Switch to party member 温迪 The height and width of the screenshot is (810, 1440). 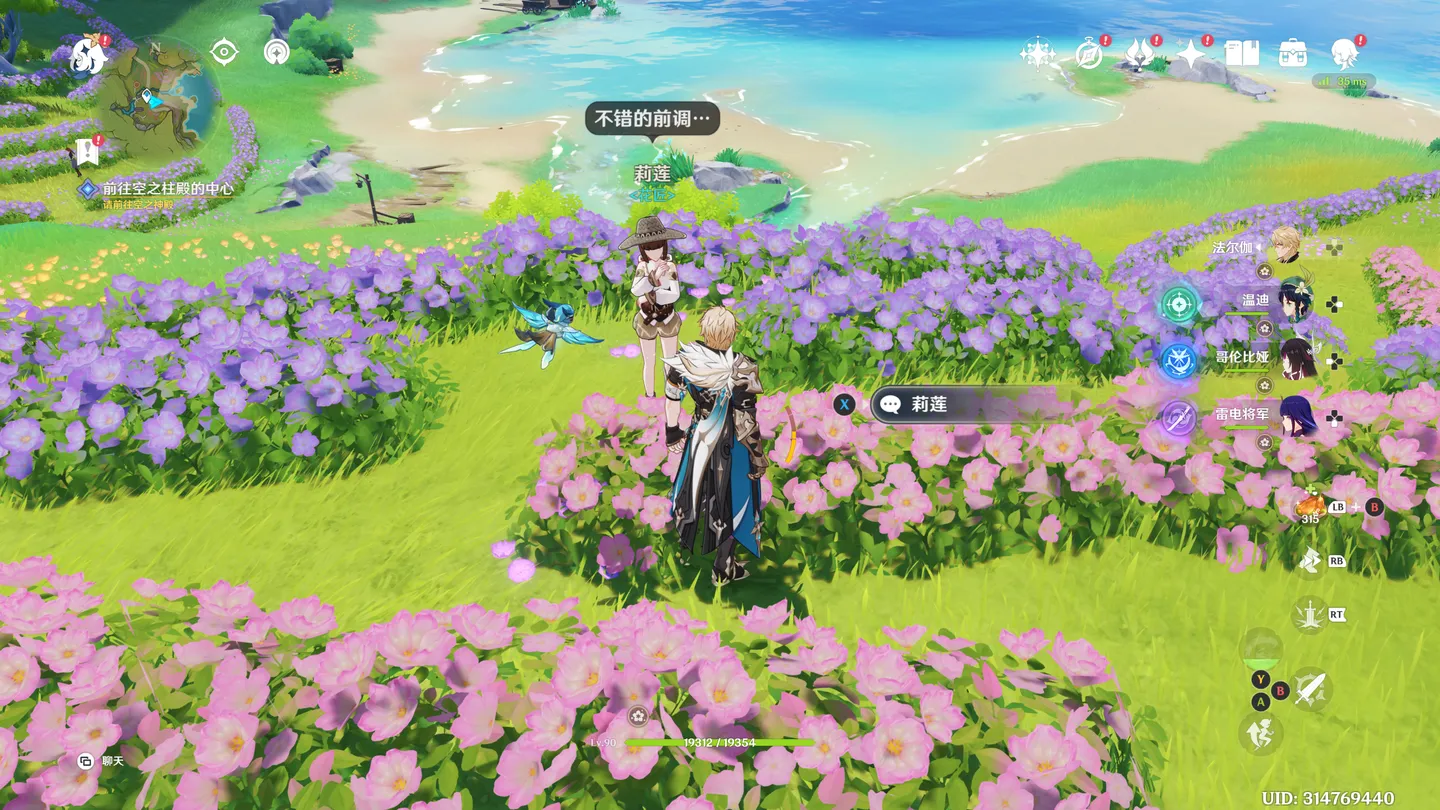click(1293, 302)
